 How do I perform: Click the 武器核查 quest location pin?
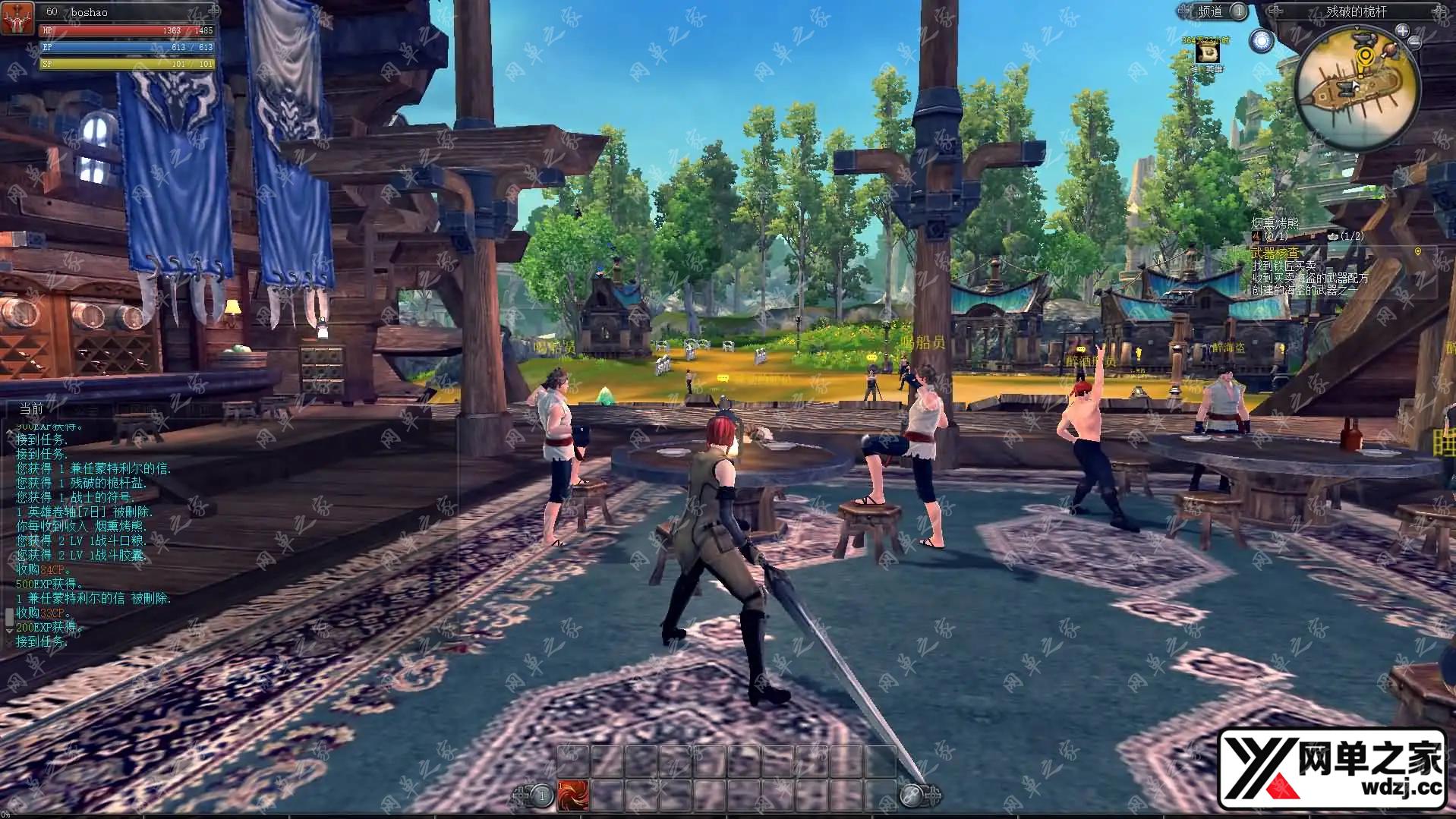1417,252
